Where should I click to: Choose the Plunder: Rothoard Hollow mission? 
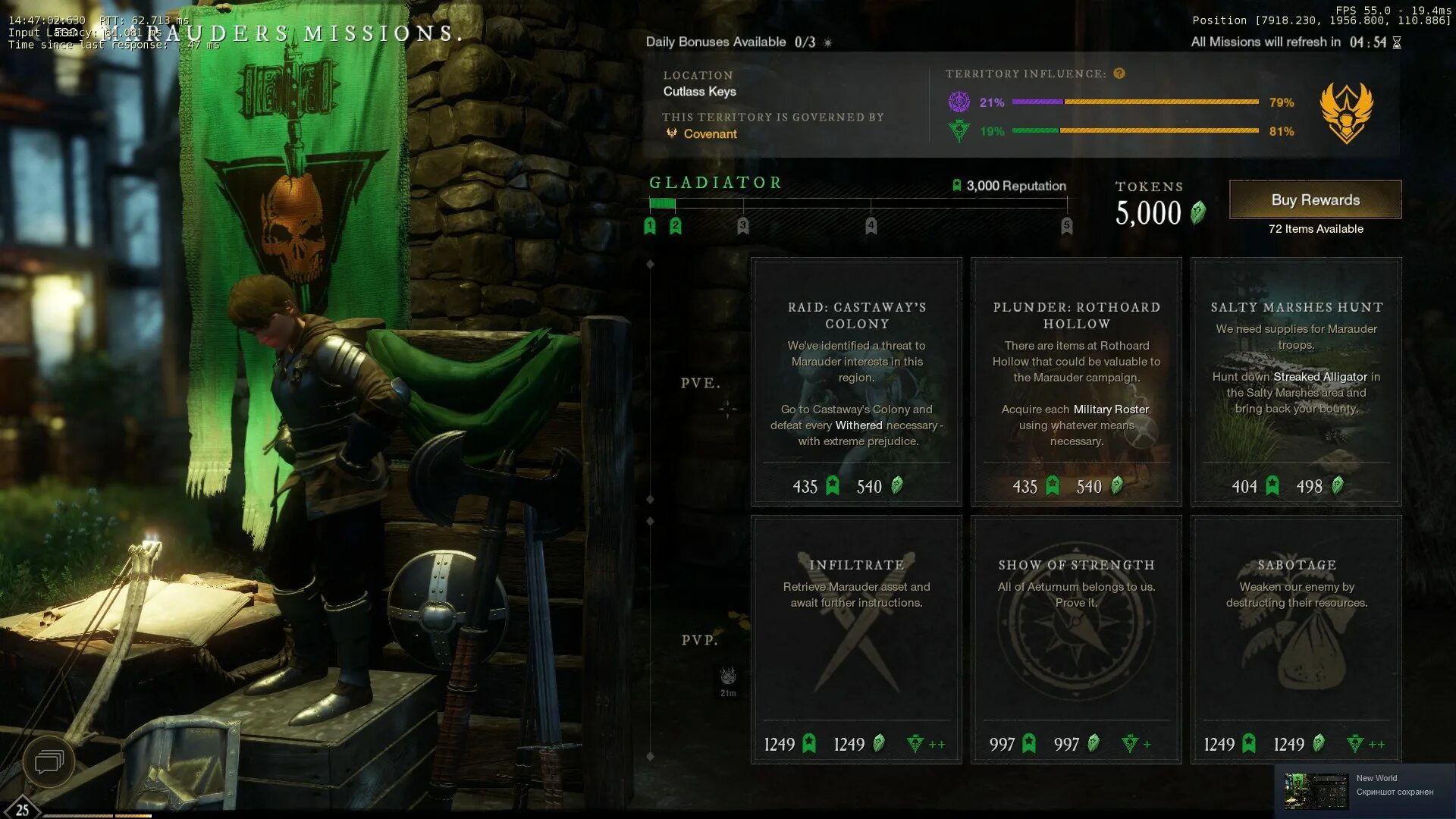click(x=1076, y=381)
